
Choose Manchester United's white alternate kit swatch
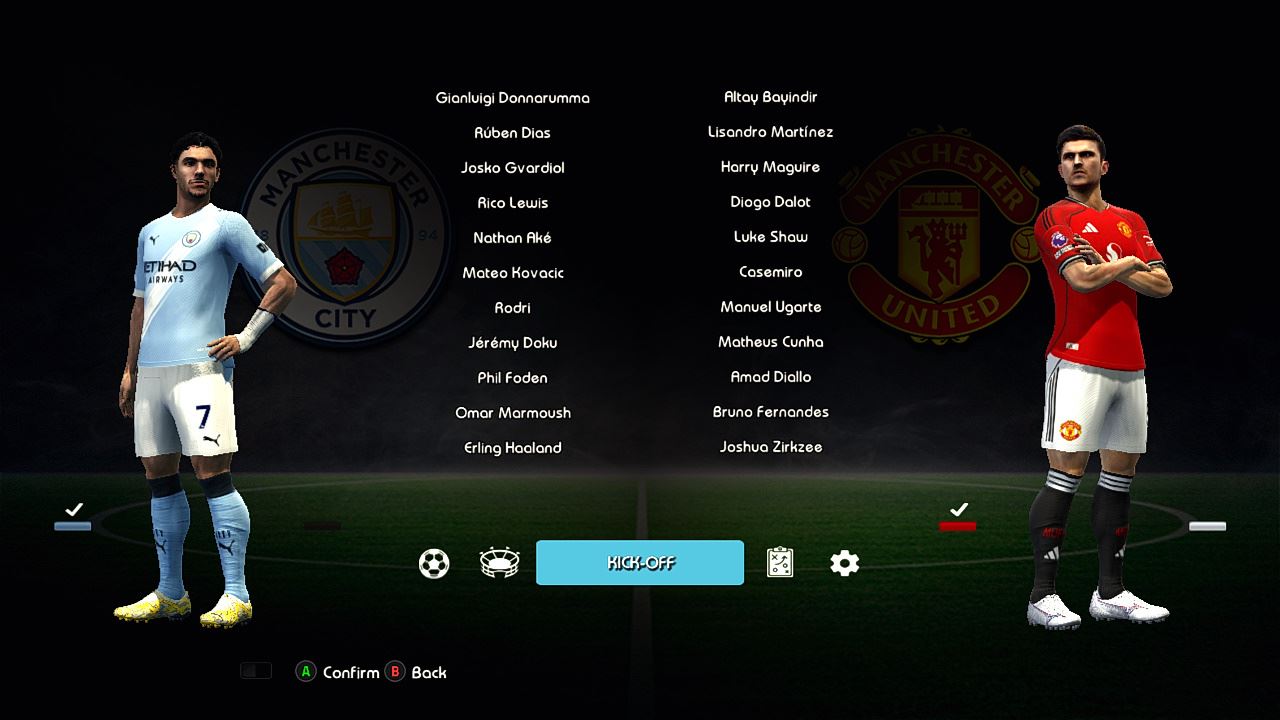point(1207,526)
